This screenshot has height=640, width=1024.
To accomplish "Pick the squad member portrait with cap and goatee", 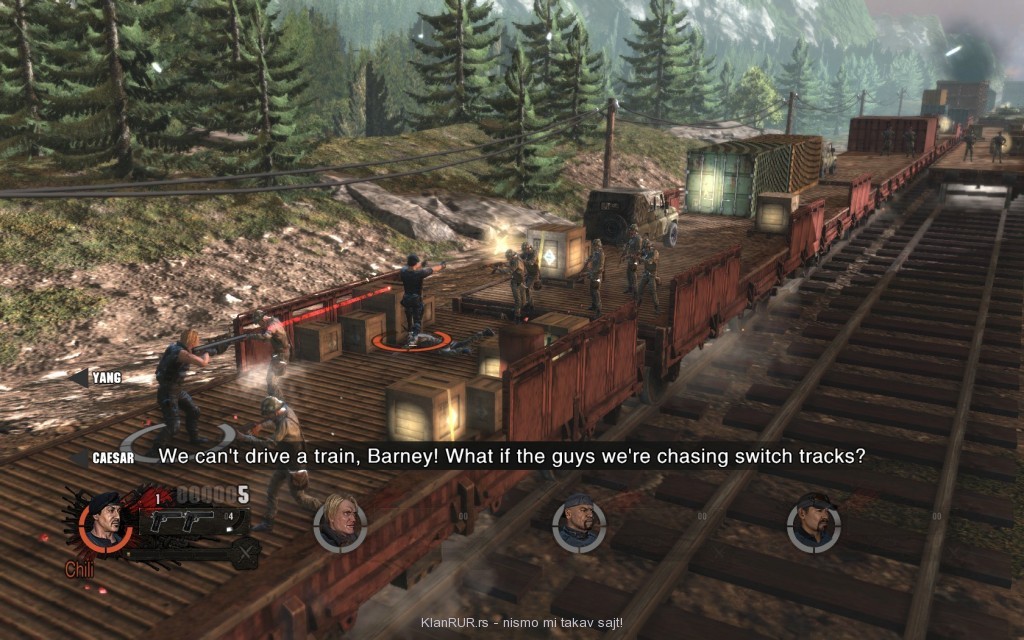I will 813,523.
